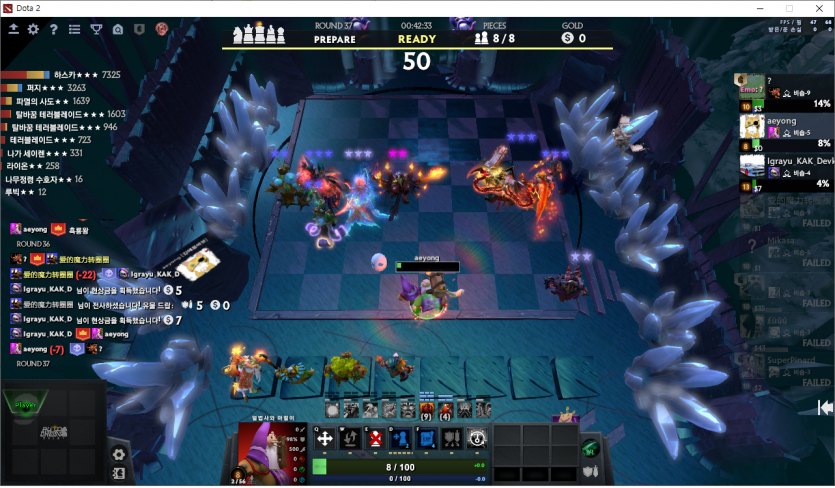Image resolution: width=835 pixels, height=488 pixels.
Task: Buy experience with the blue EXP ability
Action: pyautogui.click(x=425, y=438)
